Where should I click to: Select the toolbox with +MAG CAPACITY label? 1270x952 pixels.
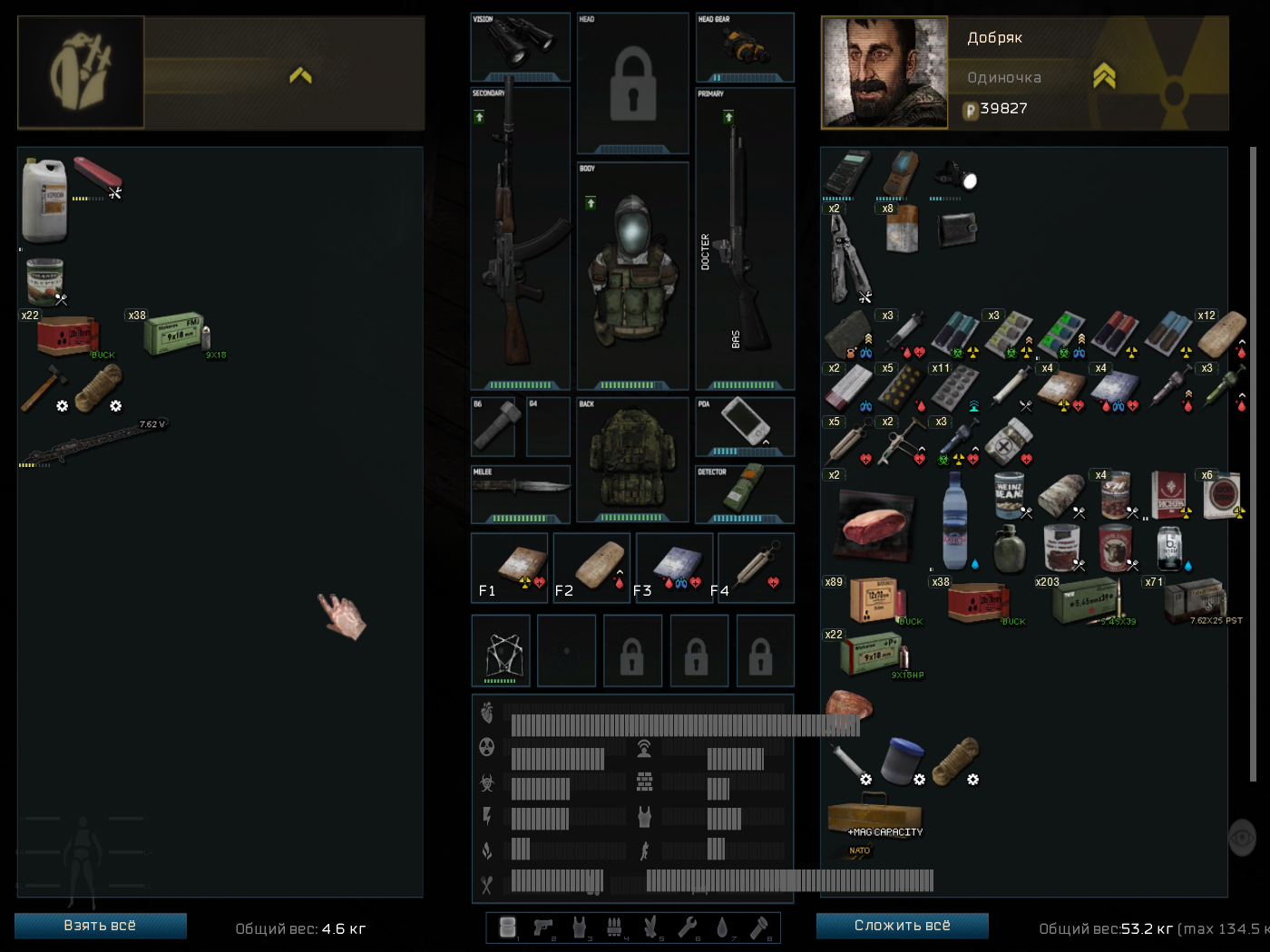(x=874, y=816)
